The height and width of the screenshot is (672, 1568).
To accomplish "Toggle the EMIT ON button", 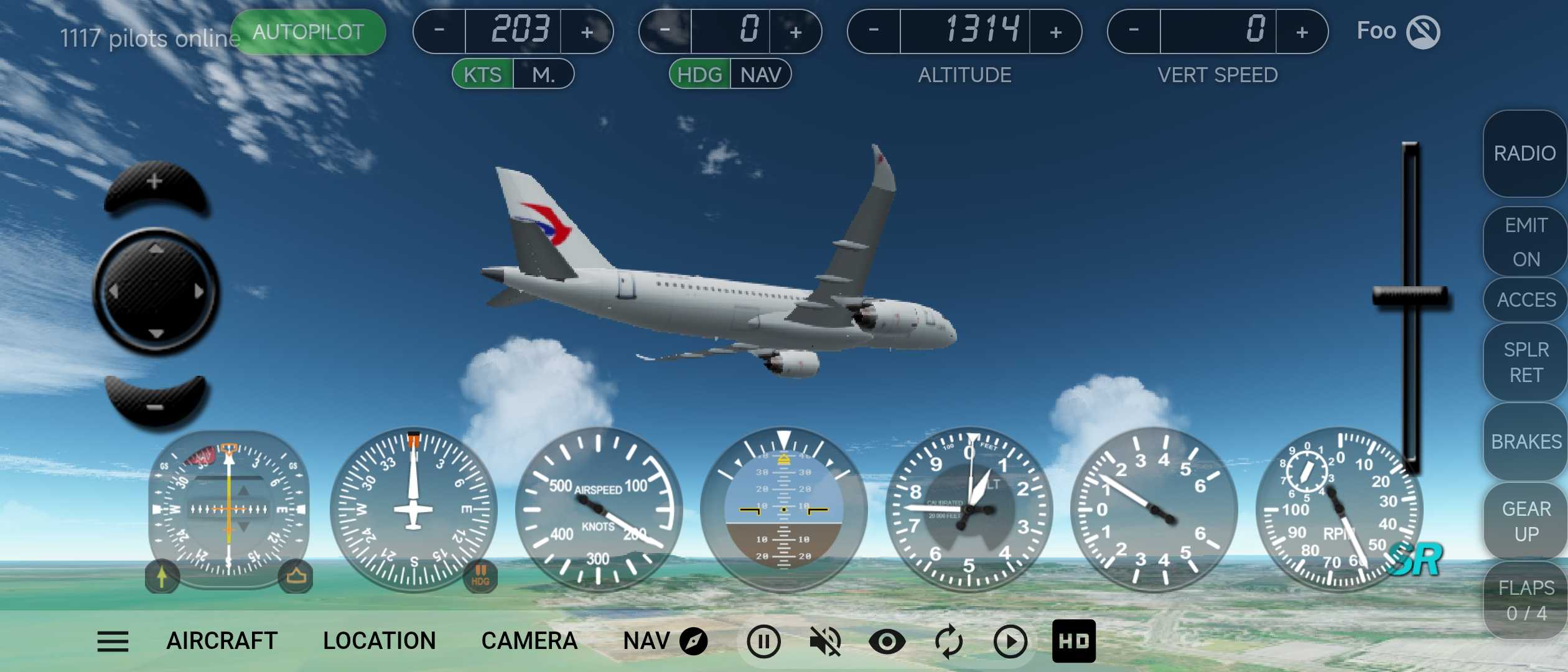I will (1526, 241).
